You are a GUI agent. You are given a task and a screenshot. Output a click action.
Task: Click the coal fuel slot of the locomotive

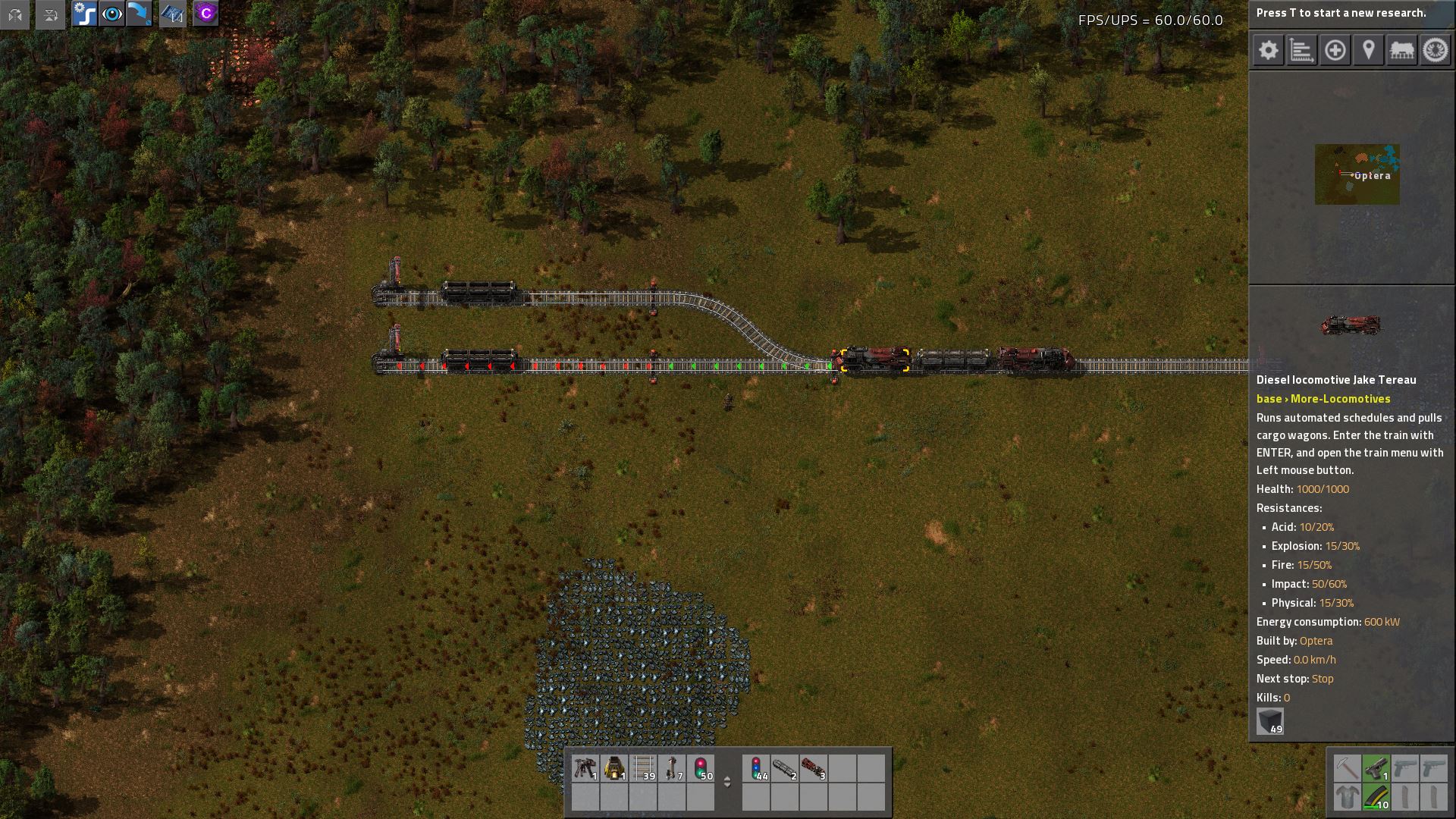[x=1270, y=721]
